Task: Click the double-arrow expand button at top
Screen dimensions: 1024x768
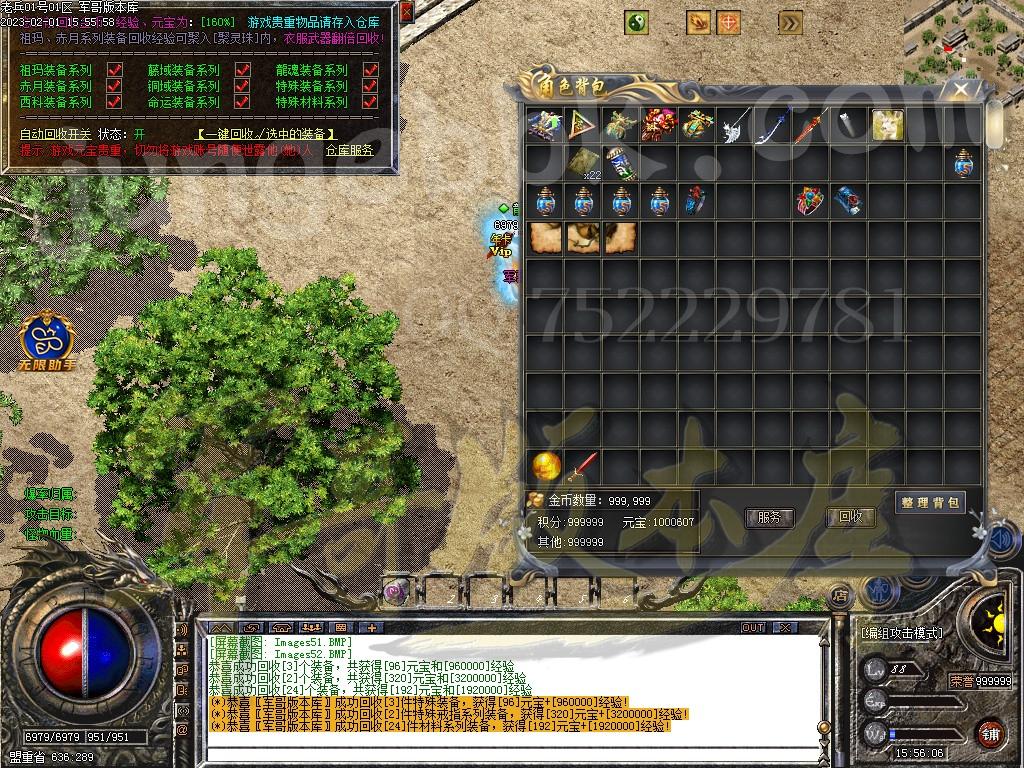Action: pos(790,22)
